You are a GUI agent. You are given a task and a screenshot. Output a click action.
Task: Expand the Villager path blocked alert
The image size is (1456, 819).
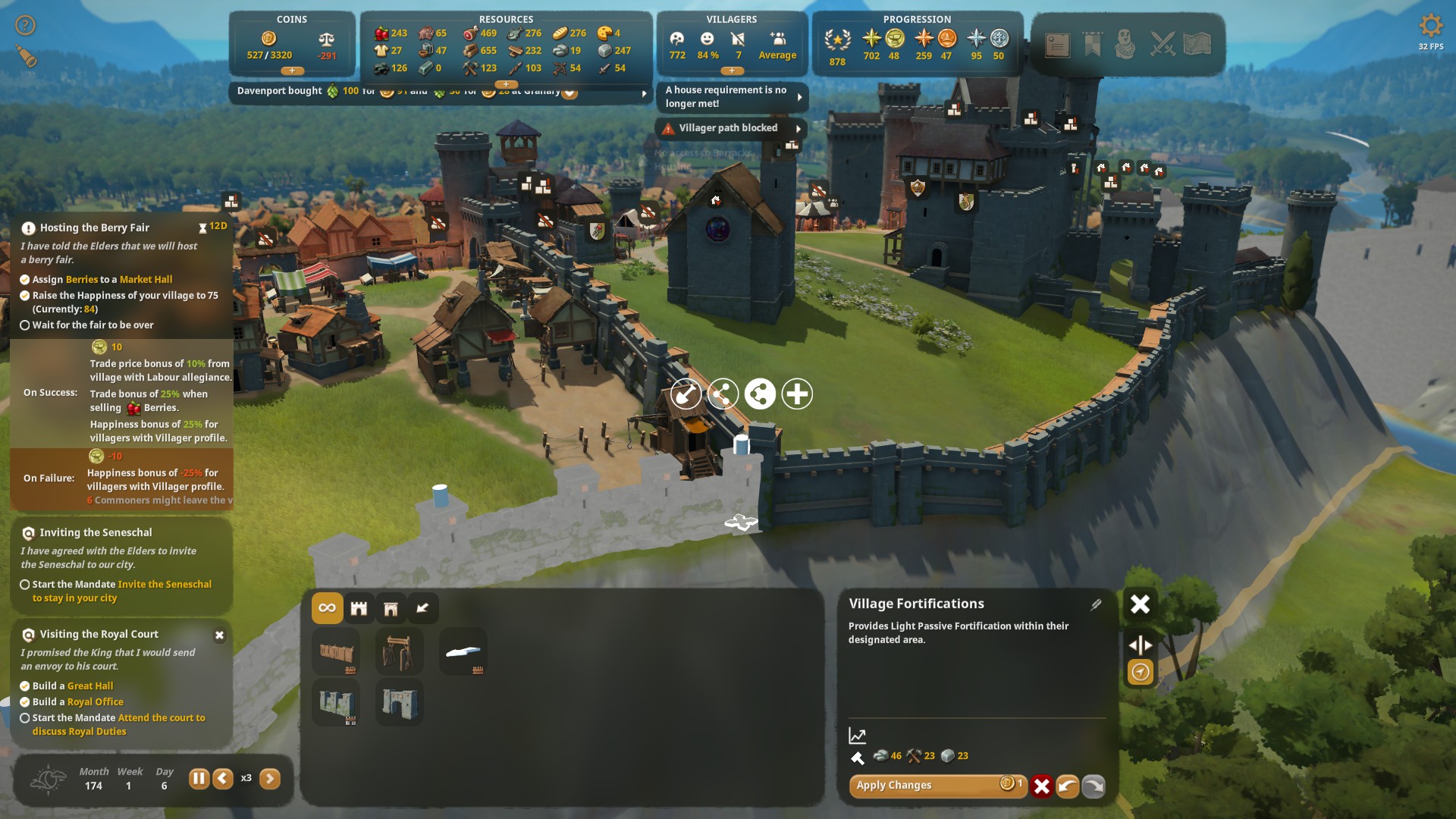799,129
